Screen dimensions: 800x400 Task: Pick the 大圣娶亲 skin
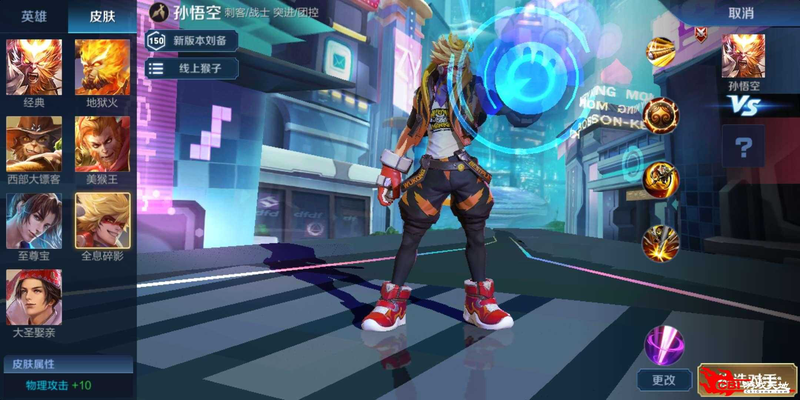34,297
